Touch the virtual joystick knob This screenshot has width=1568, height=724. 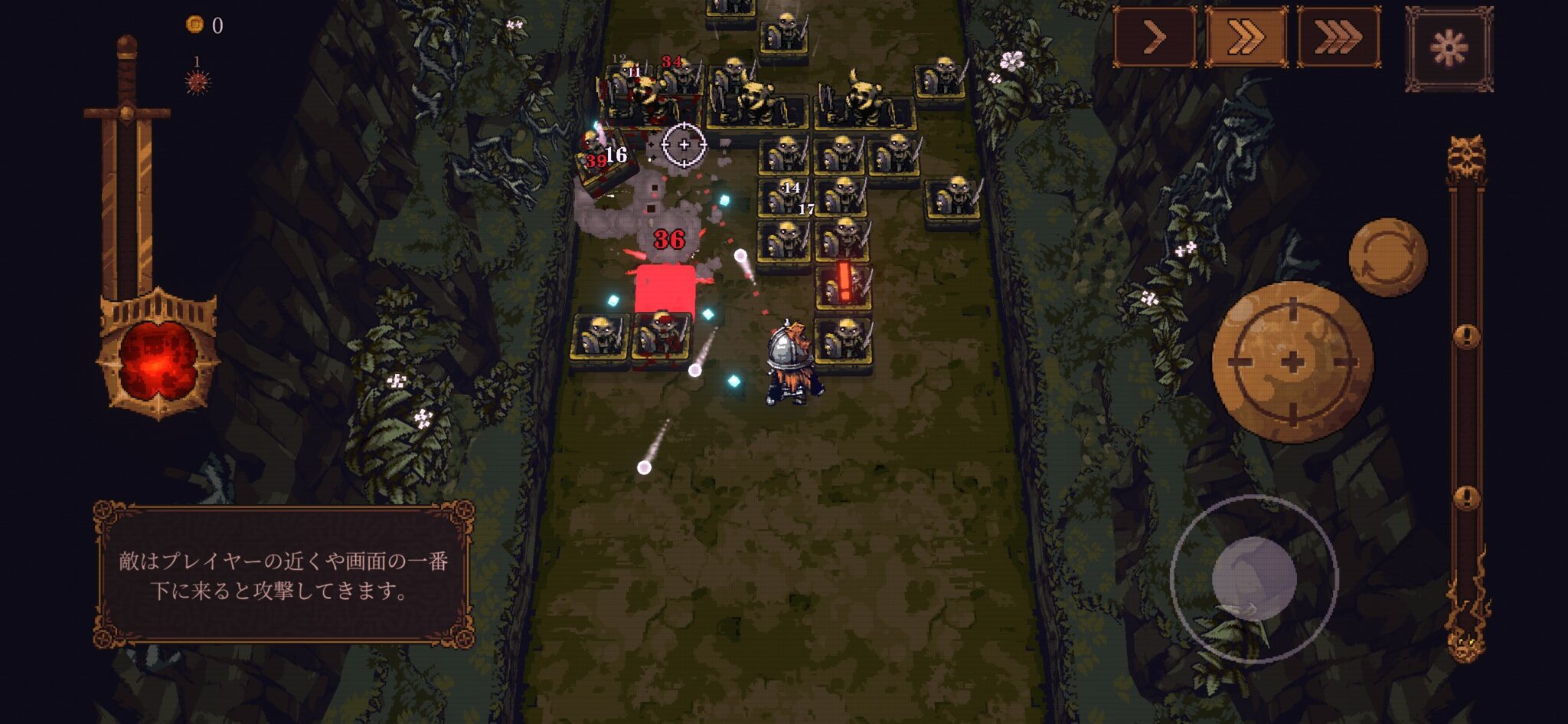point(1253,578)
